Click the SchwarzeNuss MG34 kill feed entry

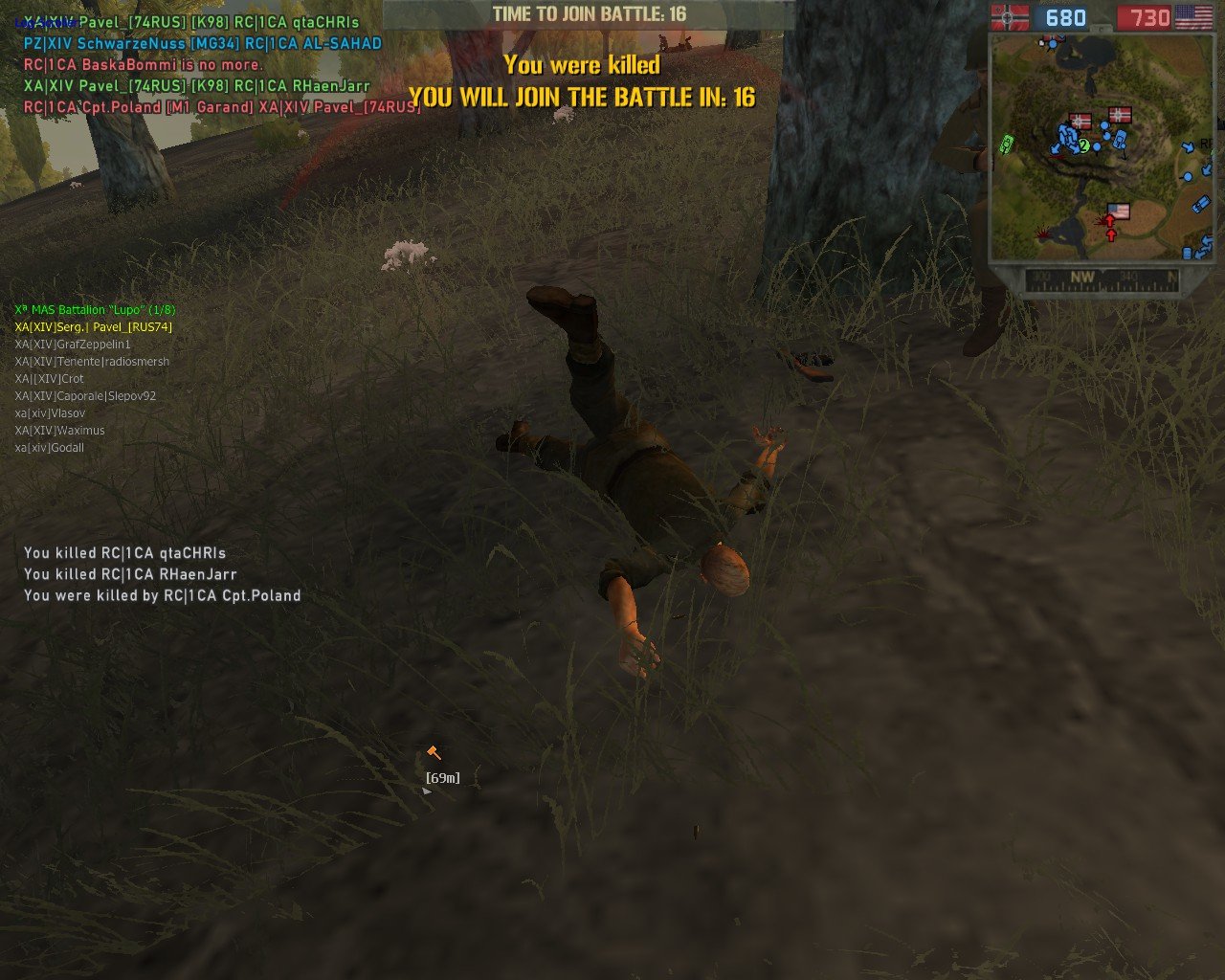[203, 43]
